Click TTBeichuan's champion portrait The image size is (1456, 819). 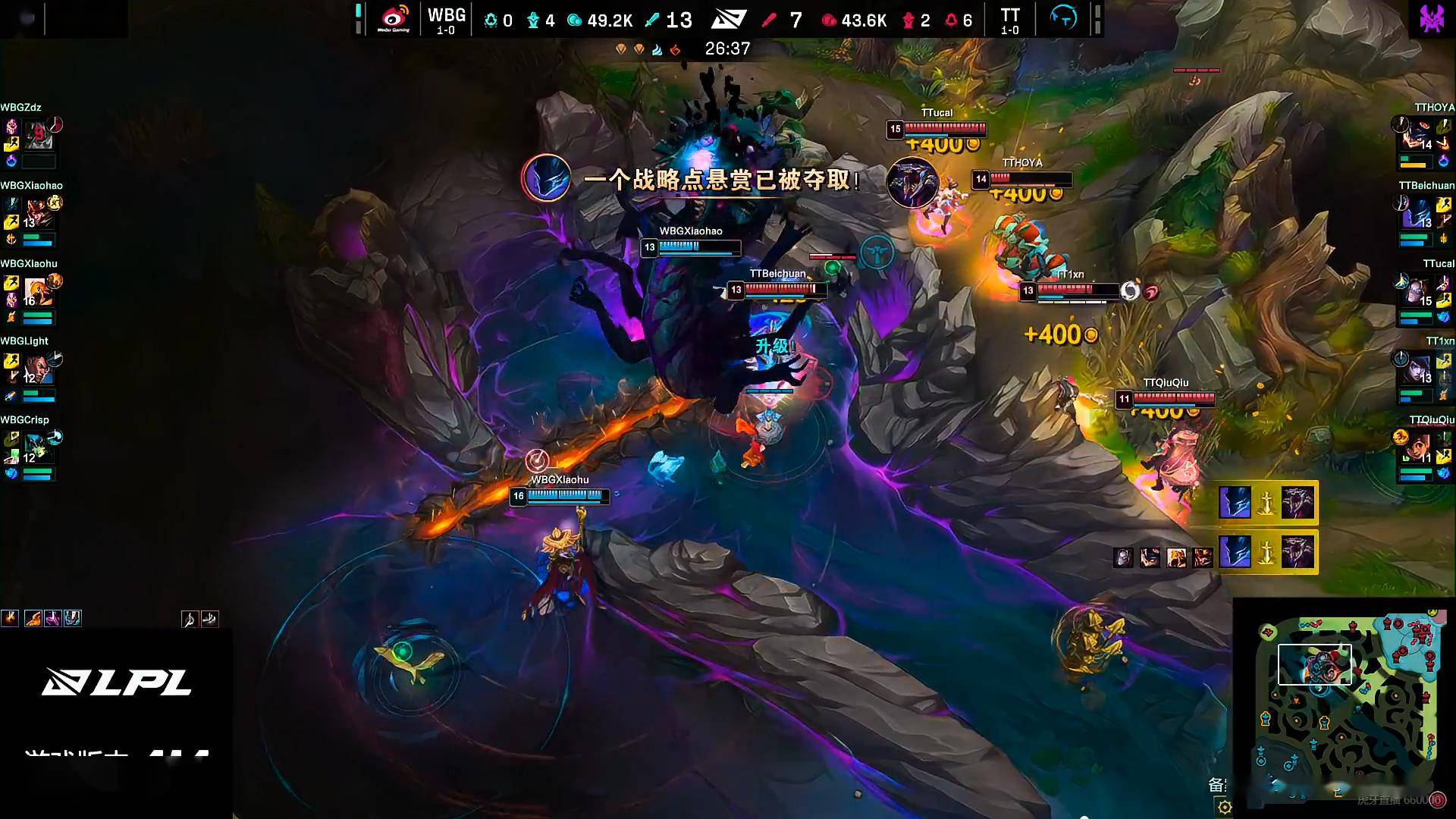tap(1418, 214)
